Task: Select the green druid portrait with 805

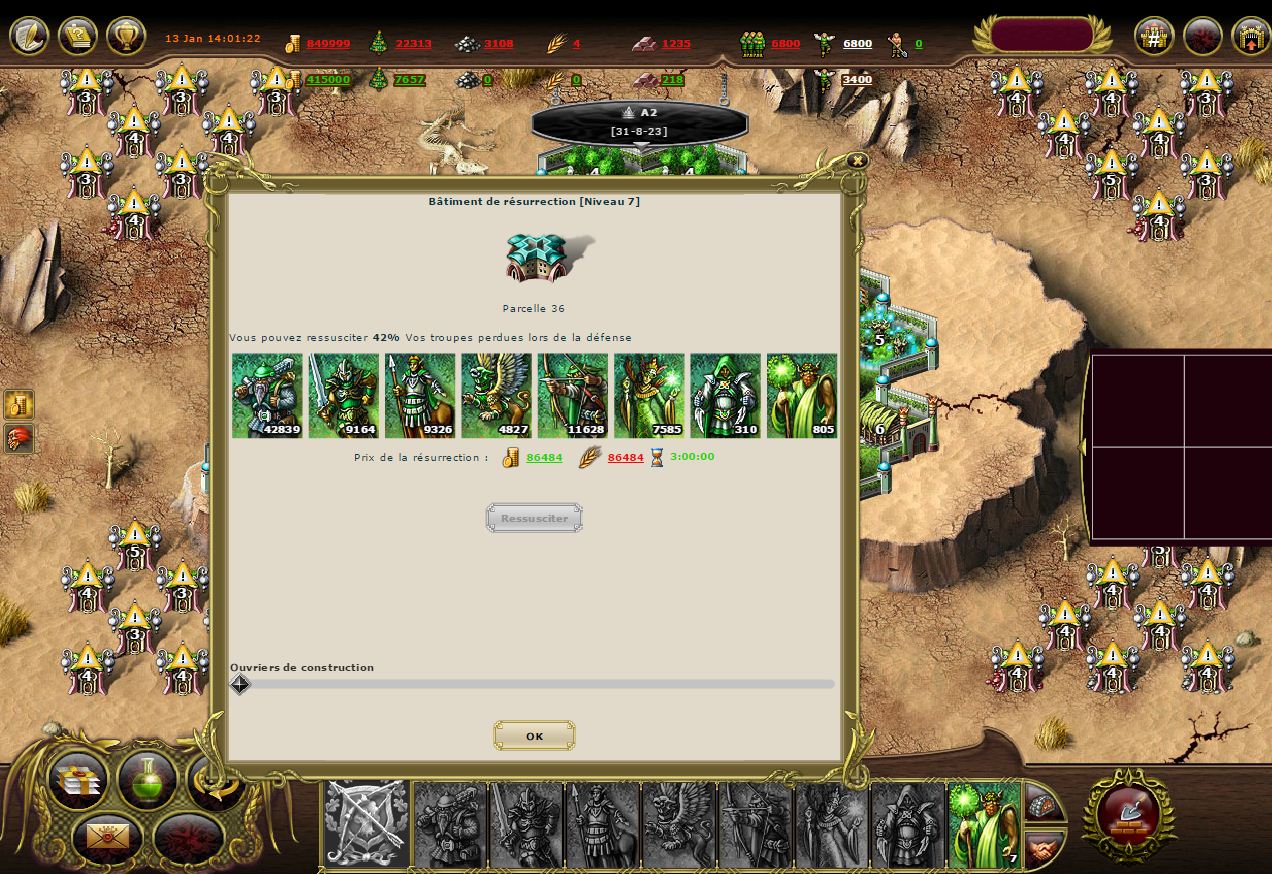Action: (801, 395)
